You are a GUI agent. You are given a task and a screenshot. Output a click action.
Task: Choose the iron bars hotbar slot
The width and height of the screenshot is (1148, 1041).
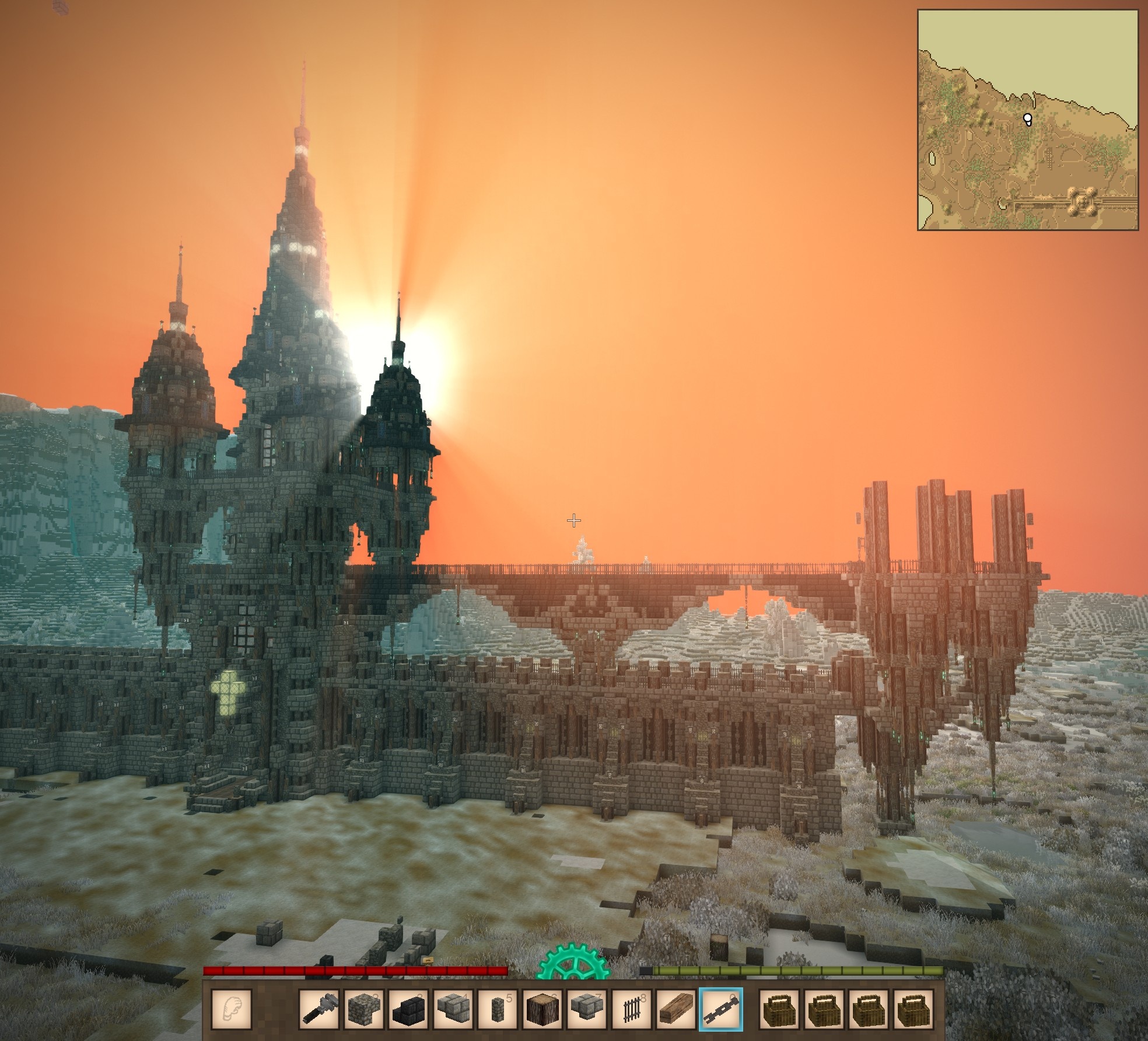[631, 1009]
